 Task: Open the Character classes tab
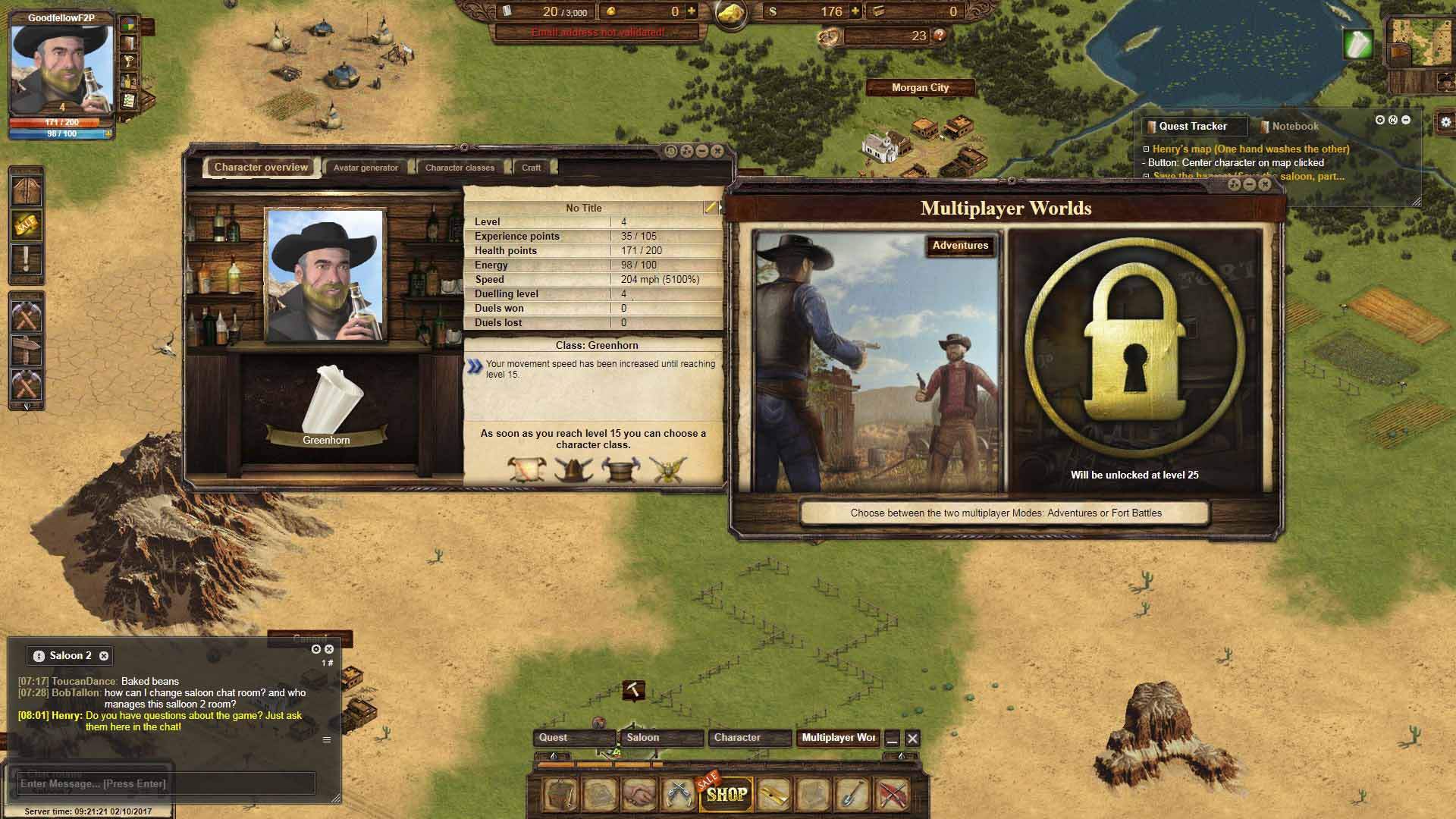pyautogui.click(x=460, y=168)
